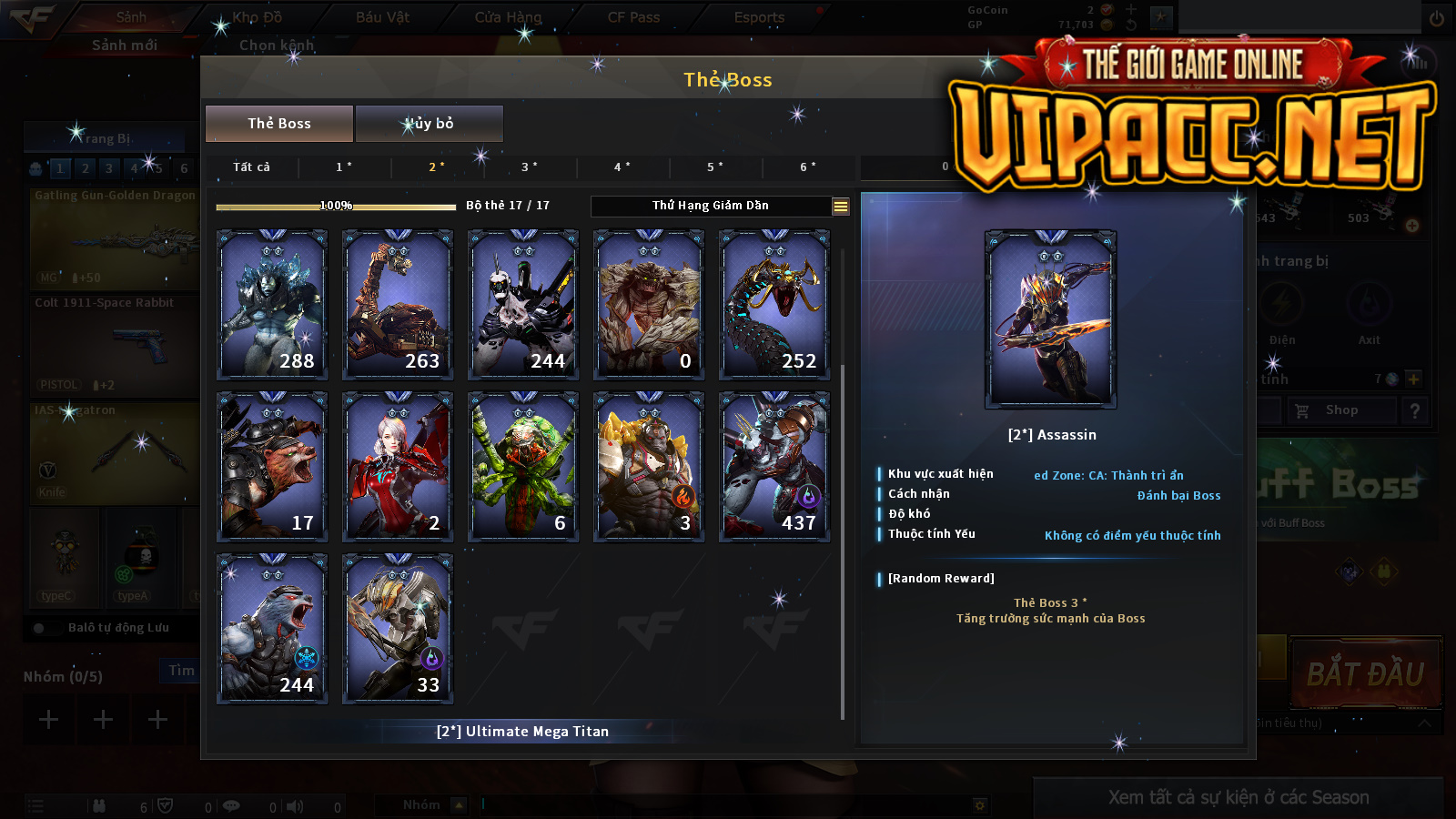Open the Hủy bỏ tab
This screenshot has height=819, width=1456.
click(429, 124)
